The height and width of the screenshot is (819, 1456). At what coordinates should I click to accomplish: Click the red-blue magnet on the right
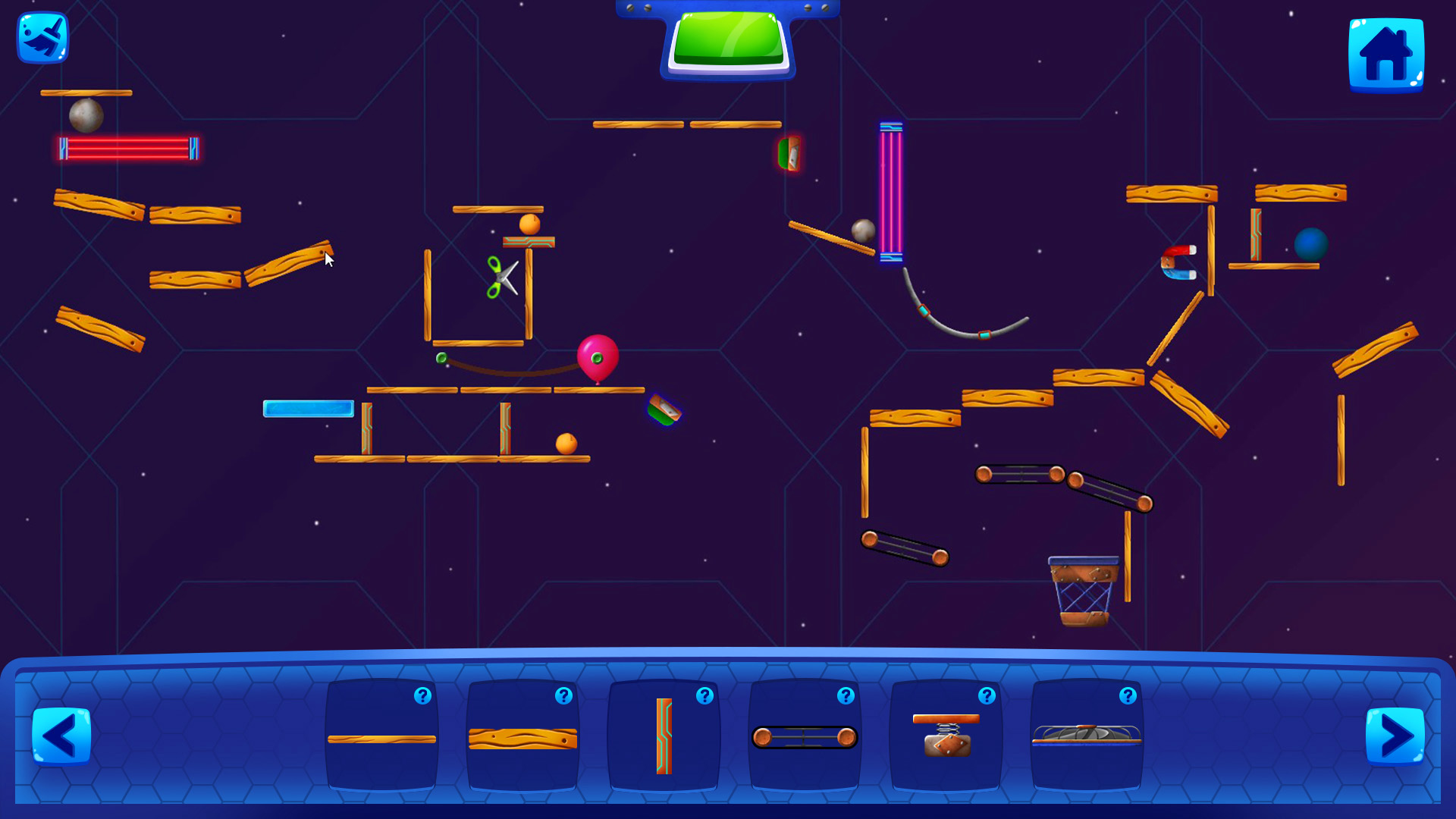point(1180,262)
